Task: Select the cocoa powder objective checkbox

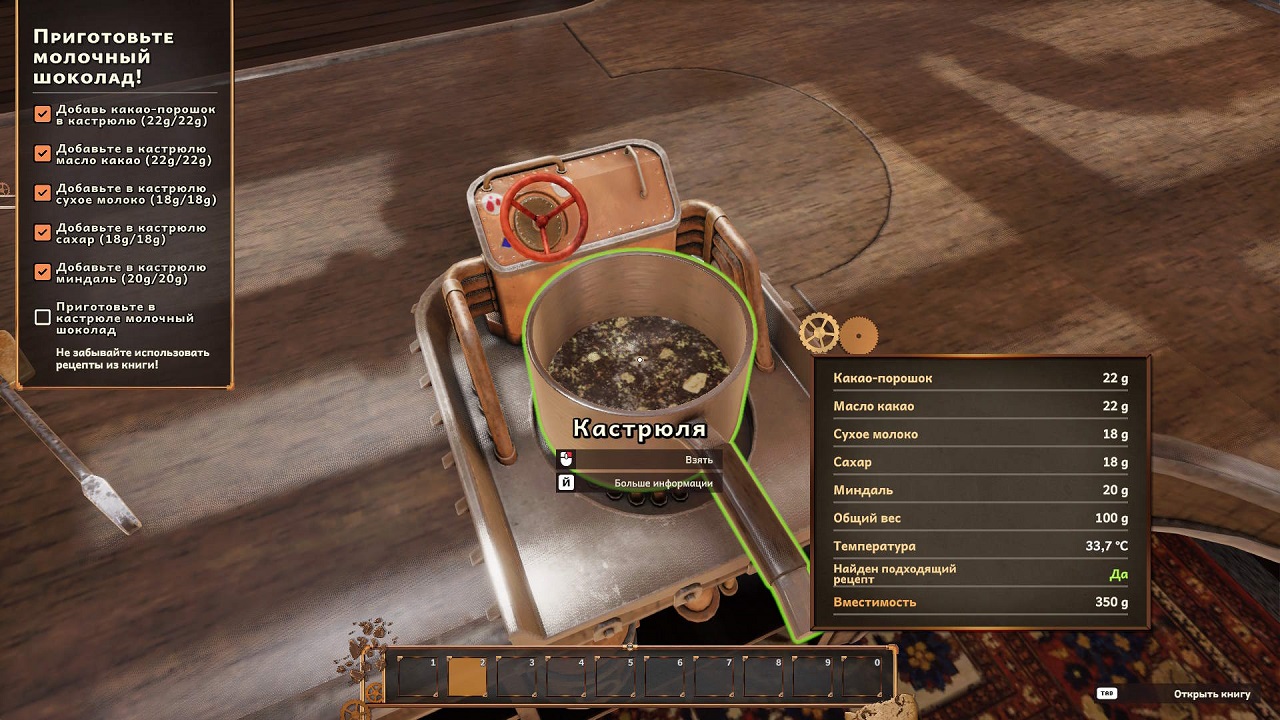Action: (x=42, y=114)
